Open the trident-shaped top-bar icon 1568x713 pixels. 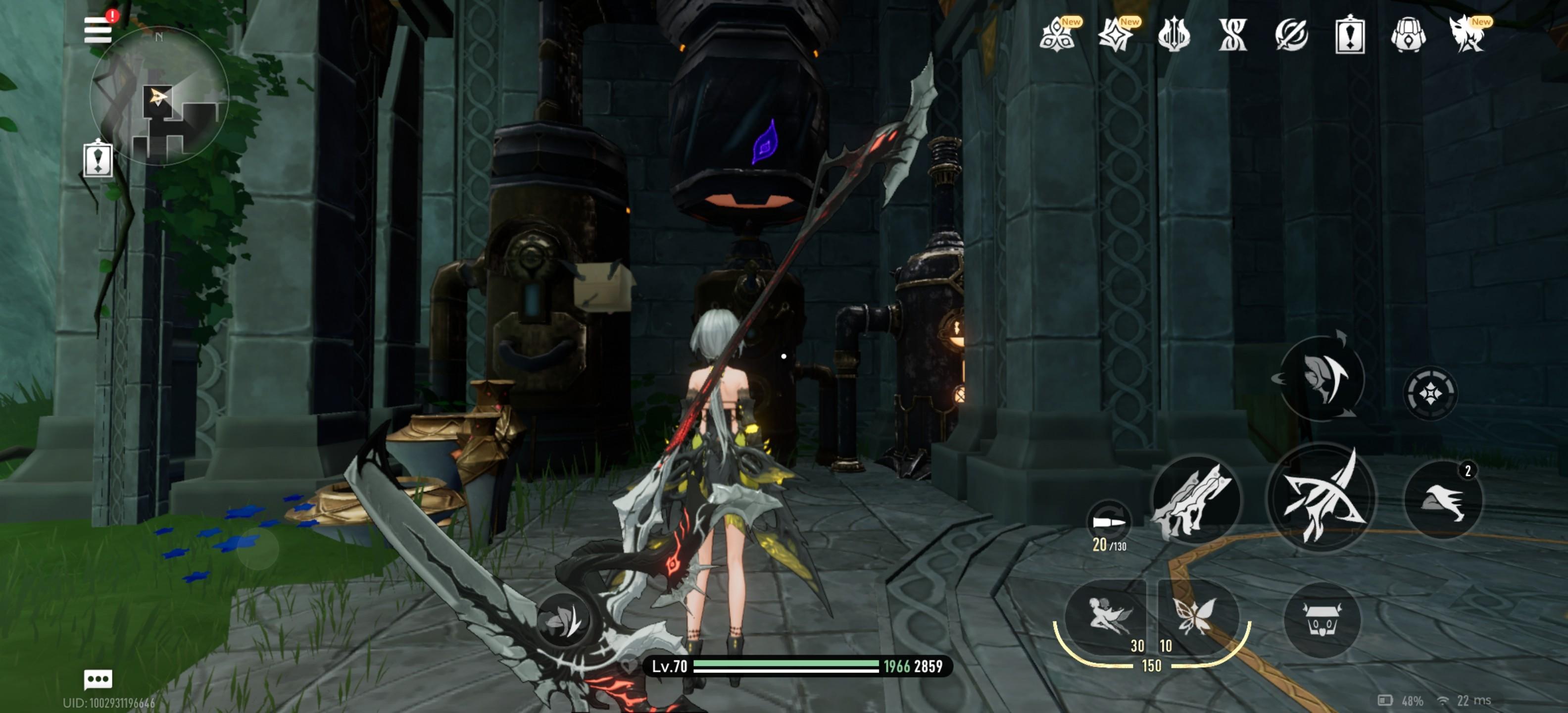[1174, 35]
